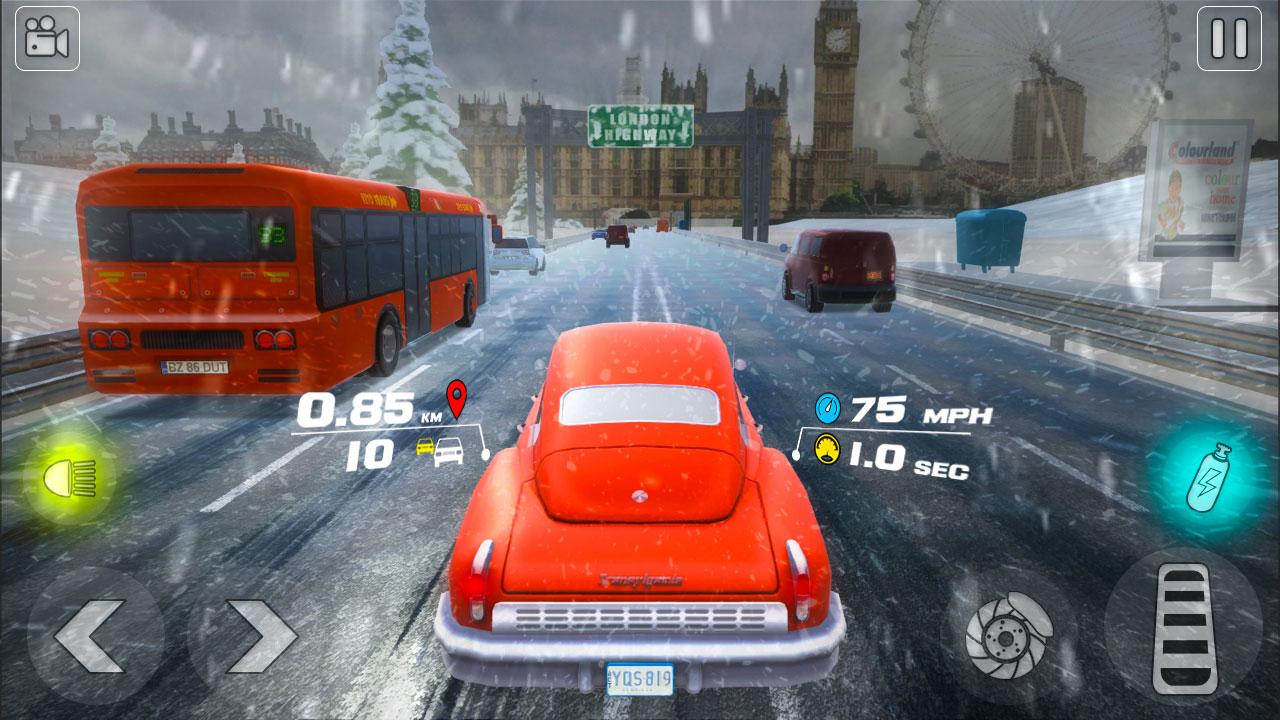Steer right with the right arrow
This screenshot has width=1280, height=720.
point(259,634)
